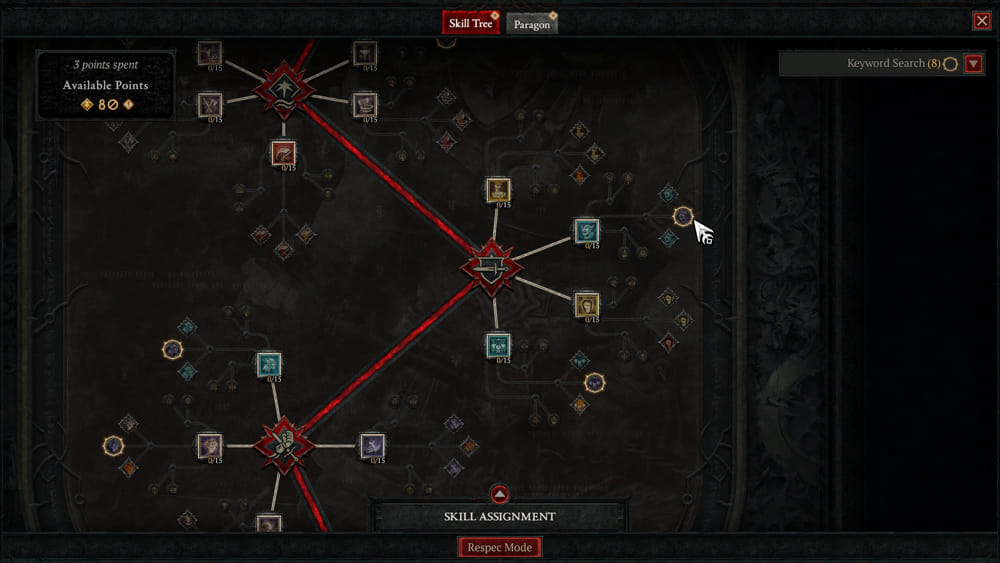This screenshot has height=563, width=1000.
Task: Choose the gold skill above the sword hub
Action: pyautogui.click(x=498, y=190)
